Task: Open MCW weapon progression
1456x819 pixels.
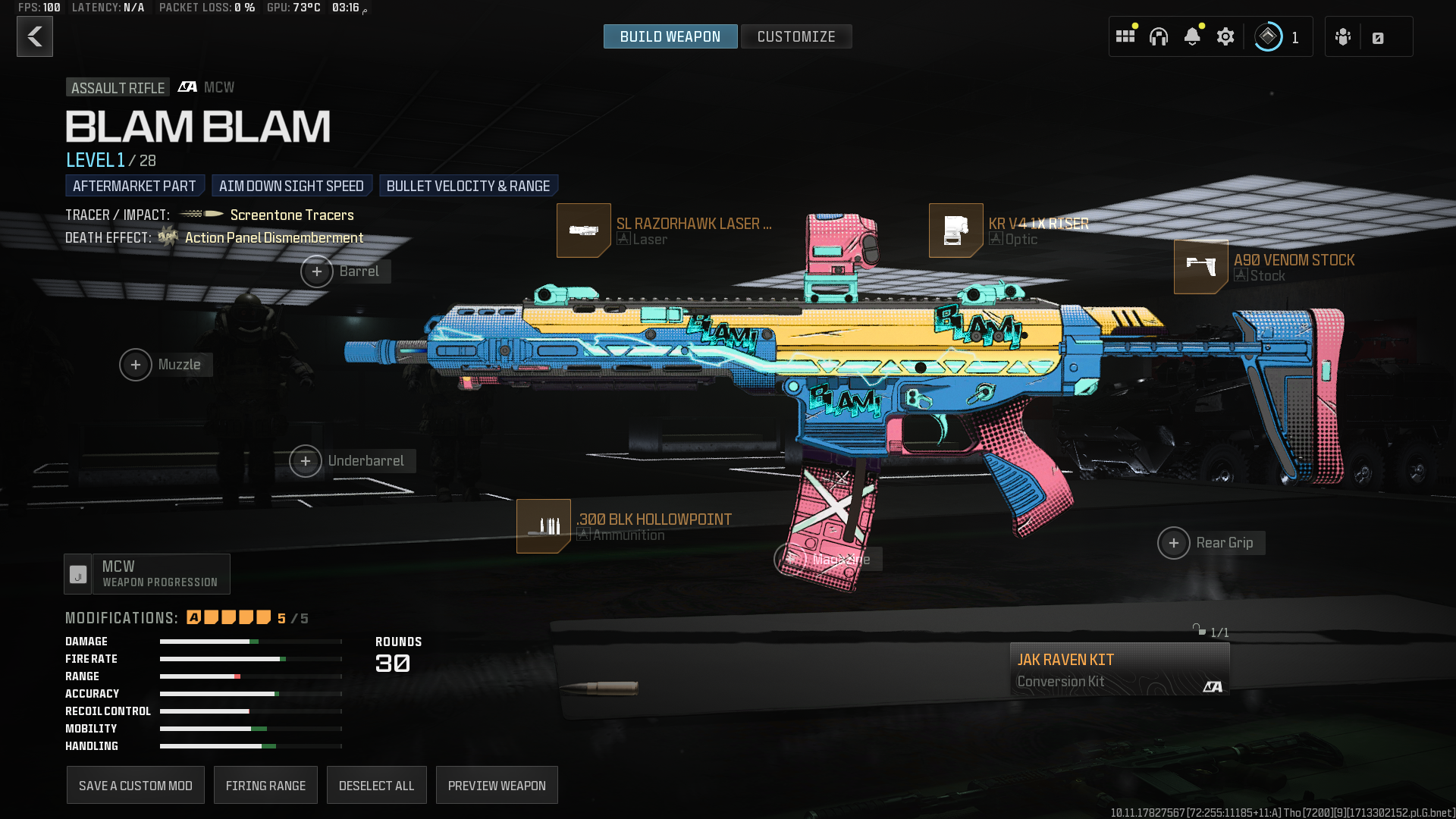Action: coord(147,574)
